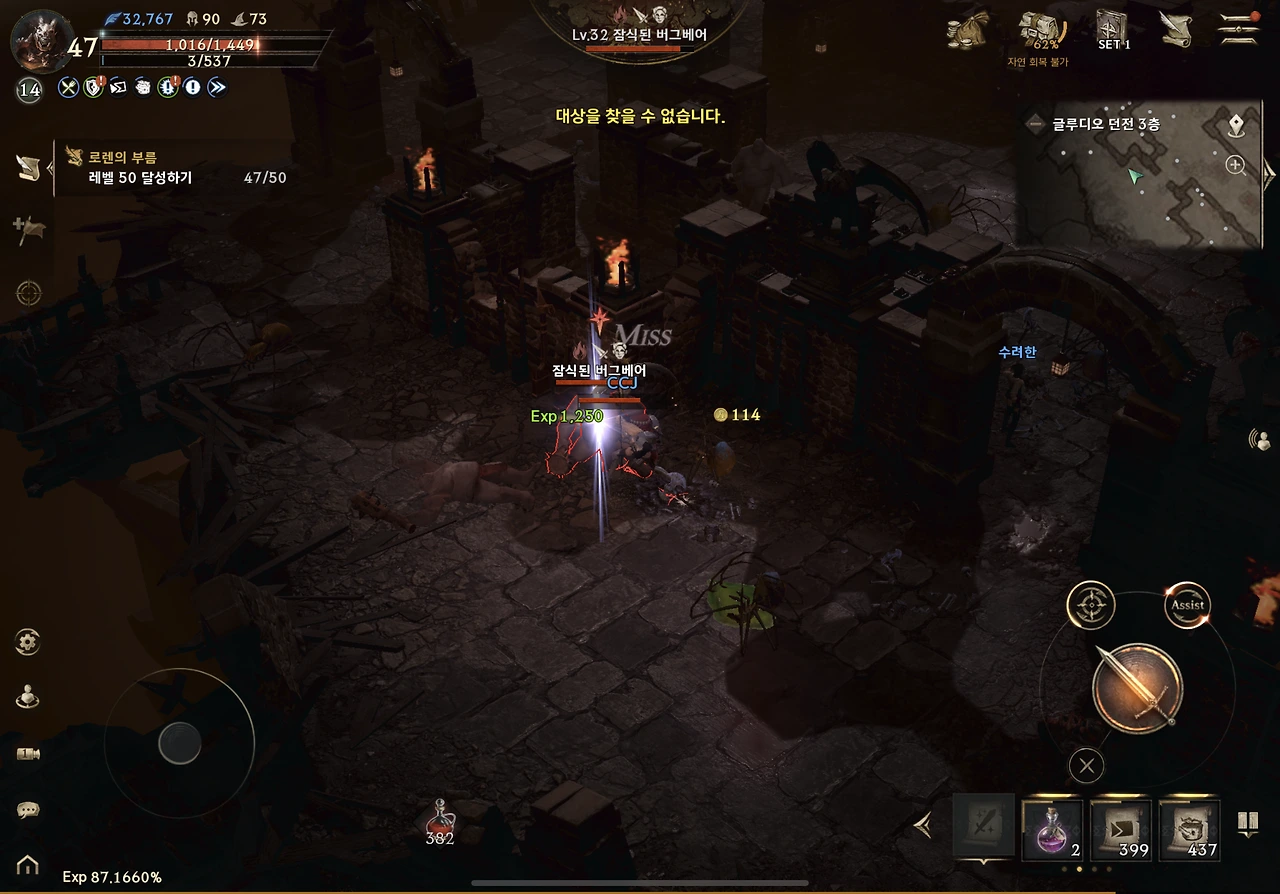Open the main hamburger menu
Viewport: 1280px width, 894px height.
click(1238, 29)
